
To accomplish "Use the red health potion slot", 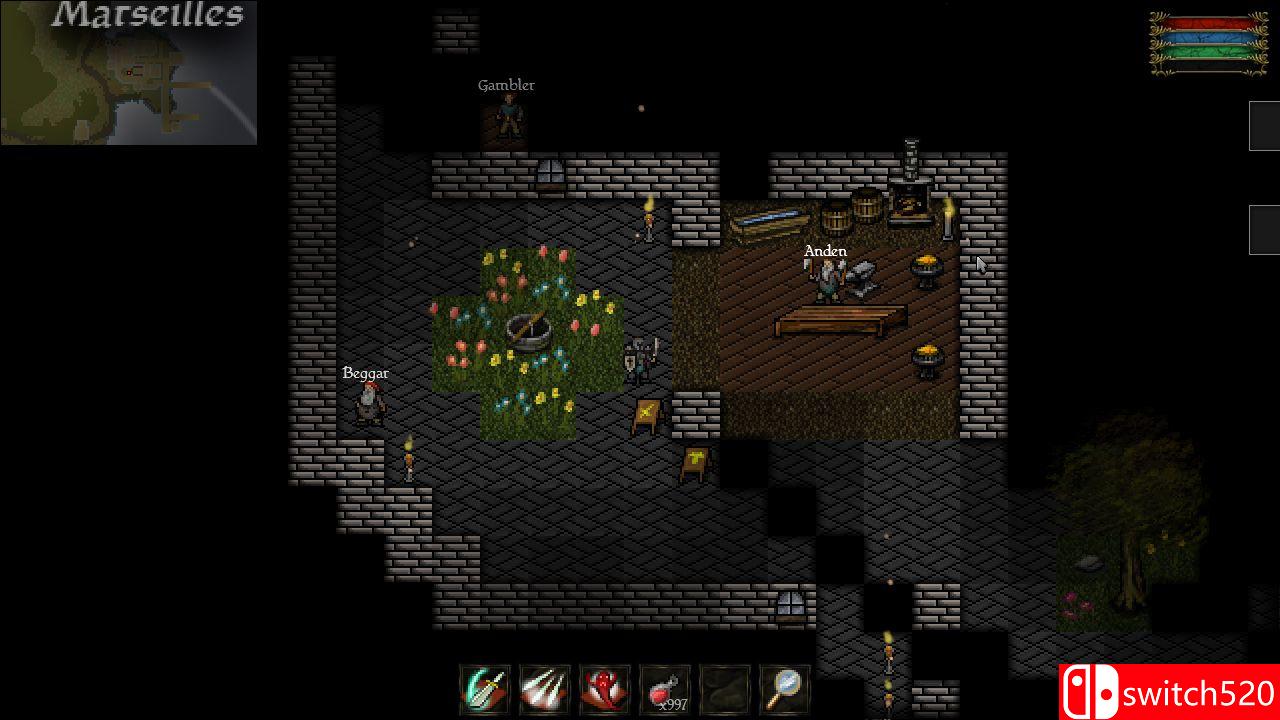I will (x=665, y=689).
